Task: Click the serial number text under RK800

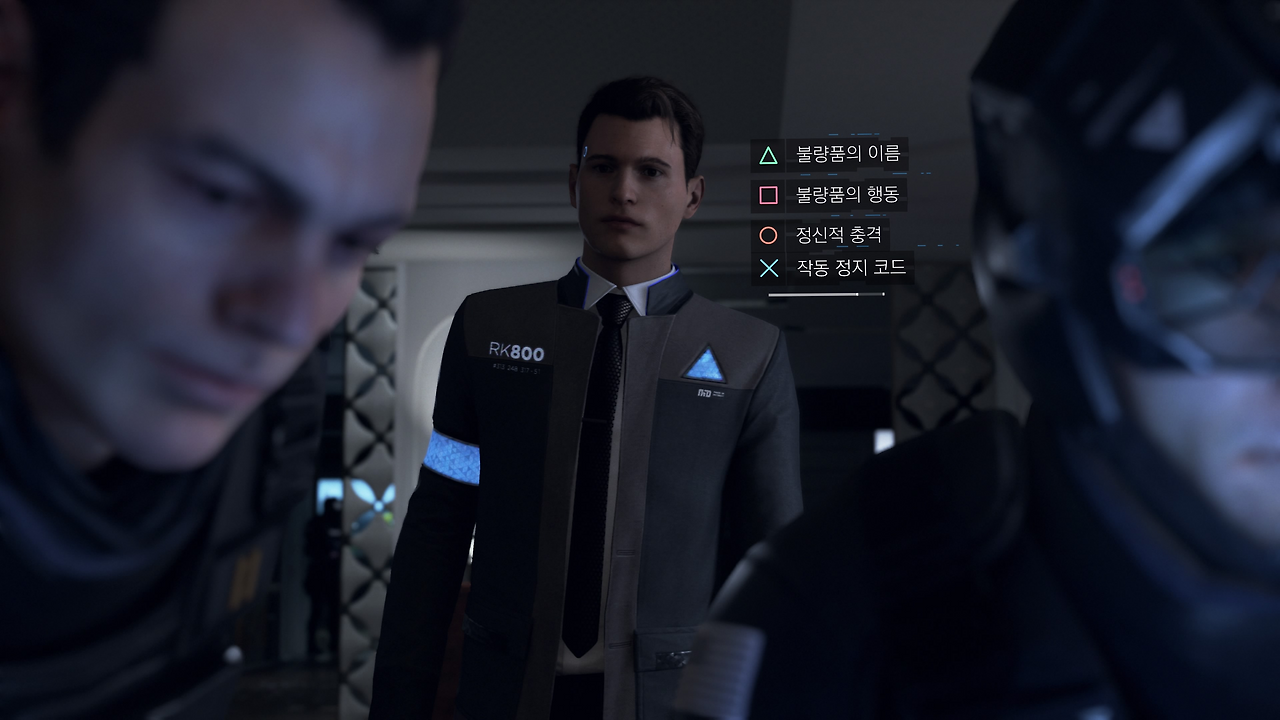Action: point(515,368)
